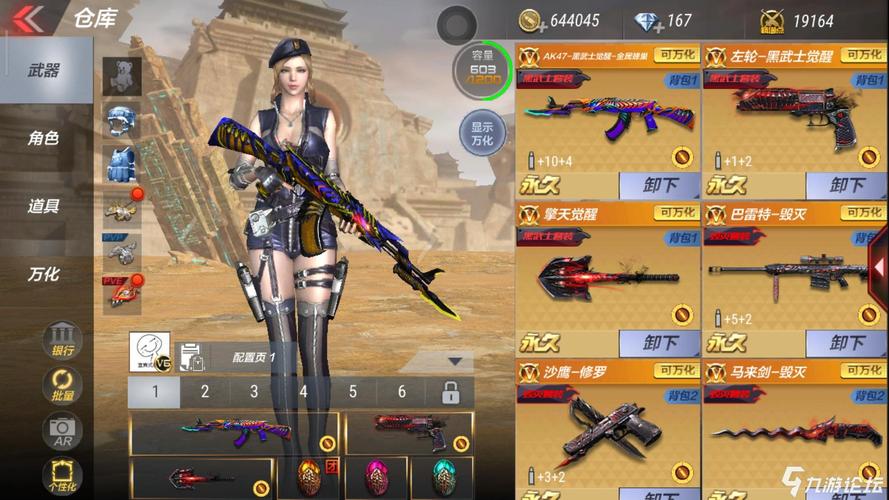This screenshot has height=500, width=889.
Task: Launch the AR camera view
Action: click(62, 431)
